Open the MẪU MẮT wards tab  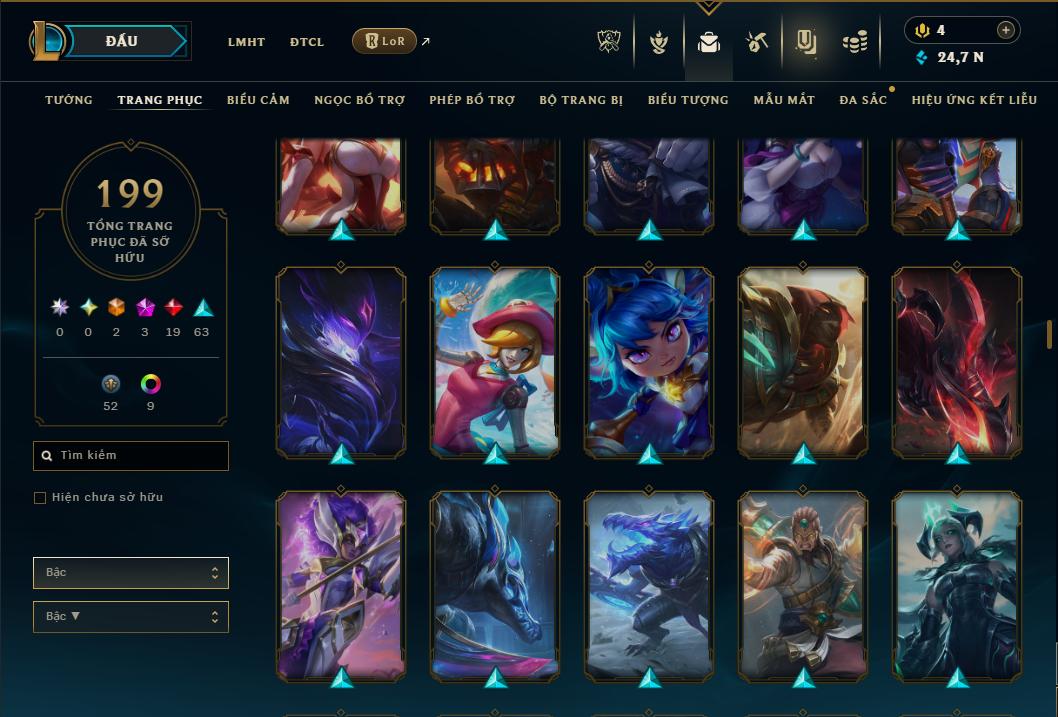click(784, 100)
